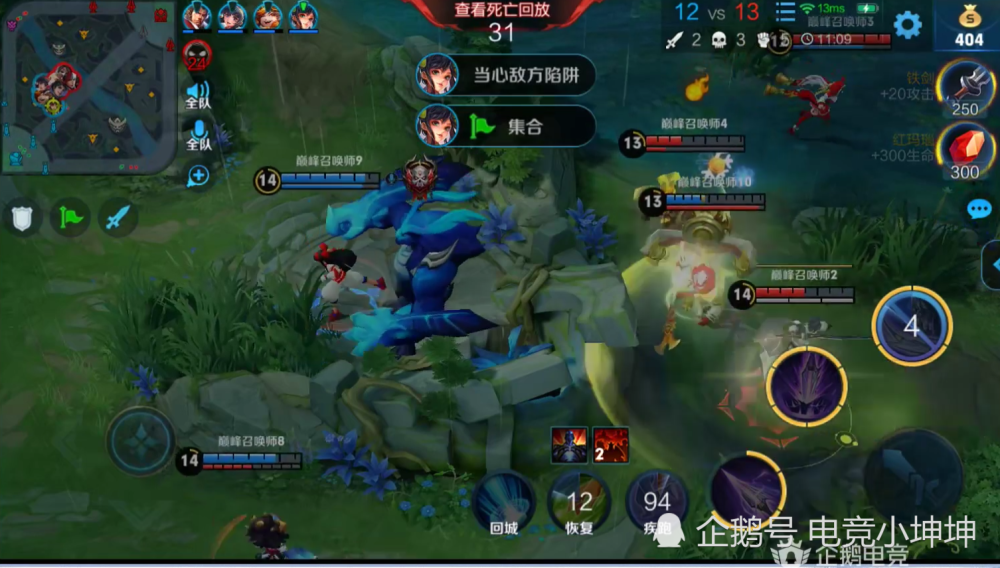The width and height of the screenshot is (1000, 568).
Task: Send the shield defend signal
Action: [x=22, y=217]
